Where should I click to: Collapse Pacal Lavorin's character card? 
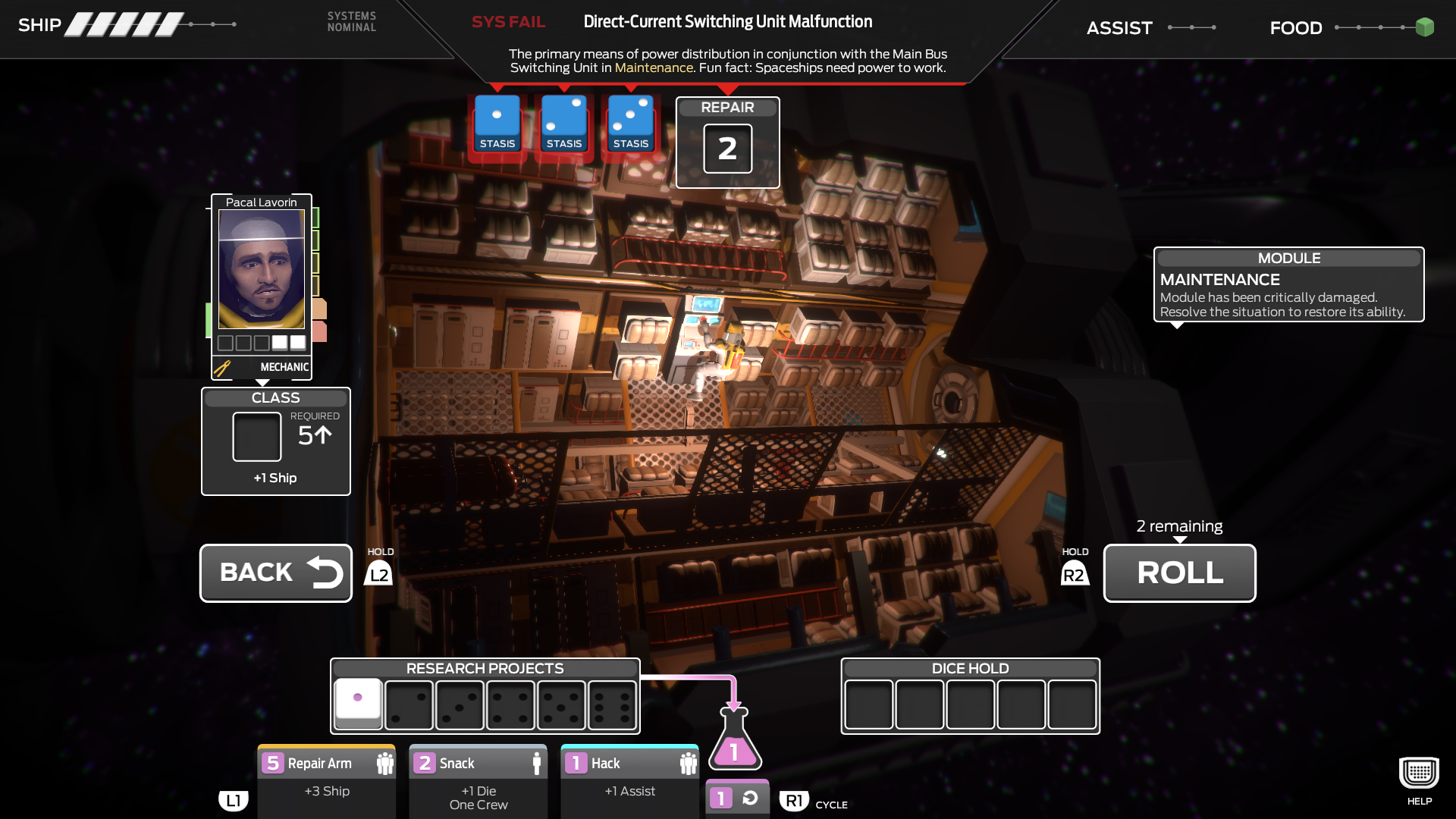[x=261, y=202]
